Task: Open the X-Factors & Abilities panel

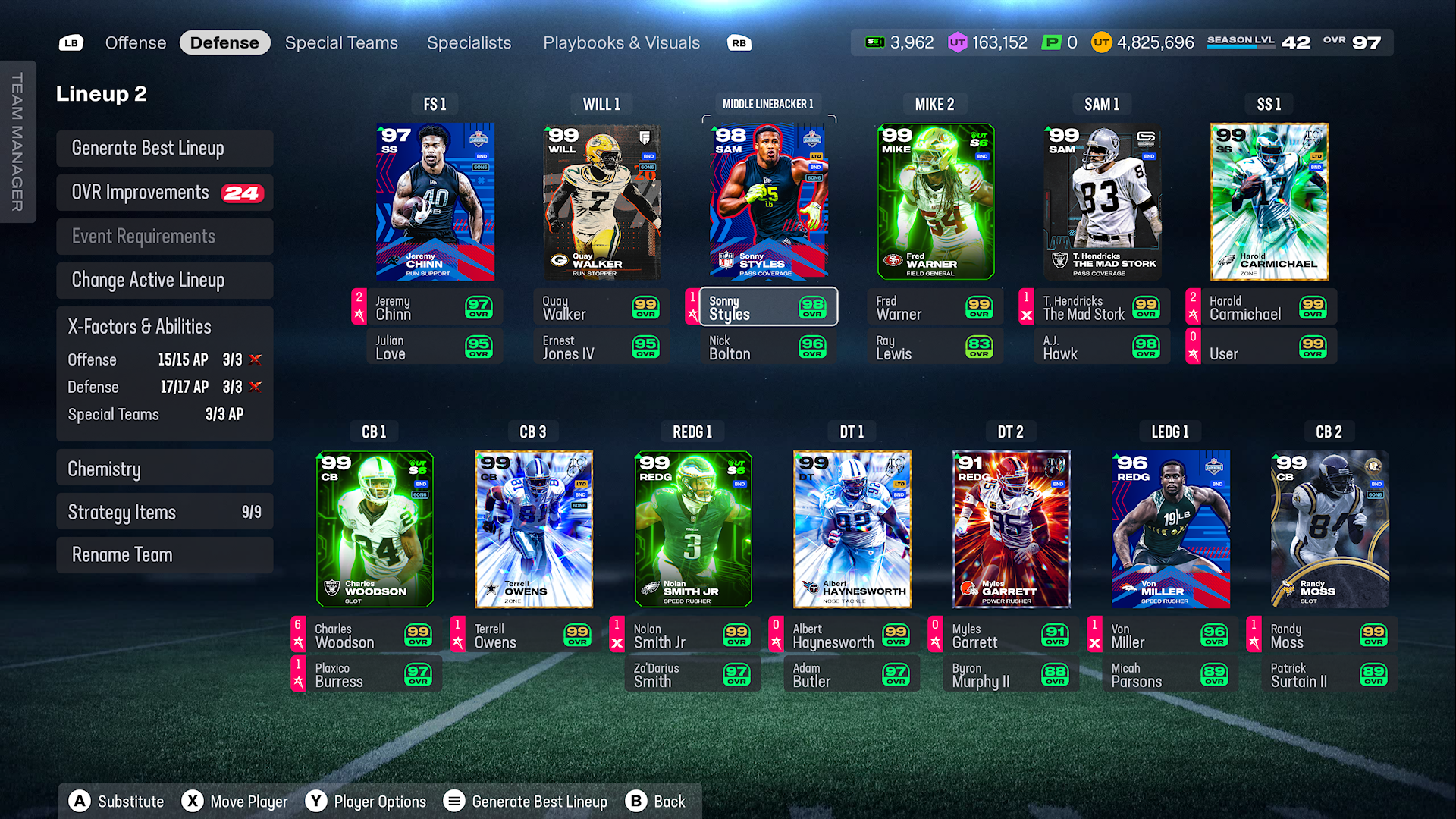Action: [x=165, y=327]
